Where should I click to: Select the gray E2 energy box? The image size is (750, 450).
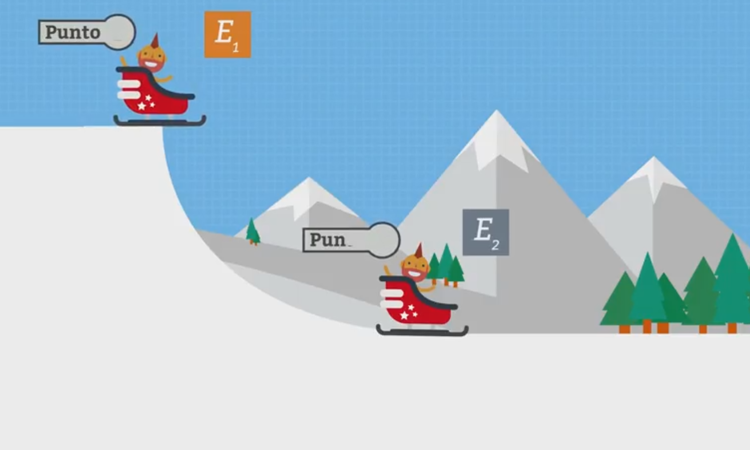click(x=485, y=232)
